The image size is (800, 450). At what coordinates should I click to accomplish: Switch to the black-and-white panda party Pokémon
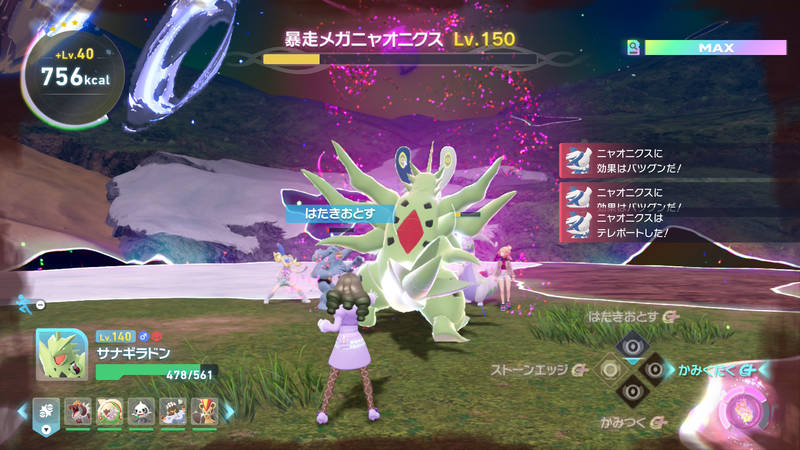click(x=139, y=410)
